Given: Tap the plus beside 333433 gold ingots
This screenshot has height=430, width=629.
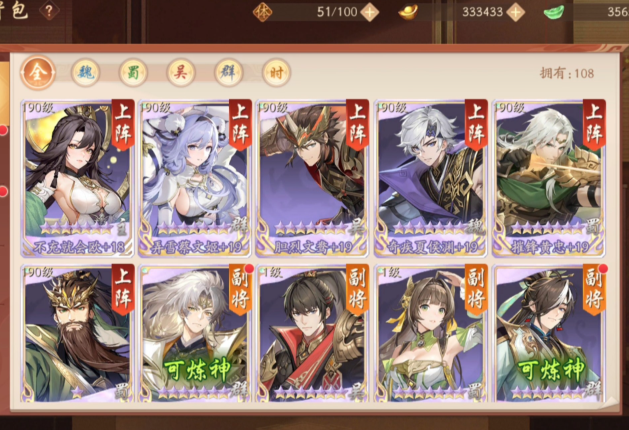Looking at the screenshot, I should (516, 12).
